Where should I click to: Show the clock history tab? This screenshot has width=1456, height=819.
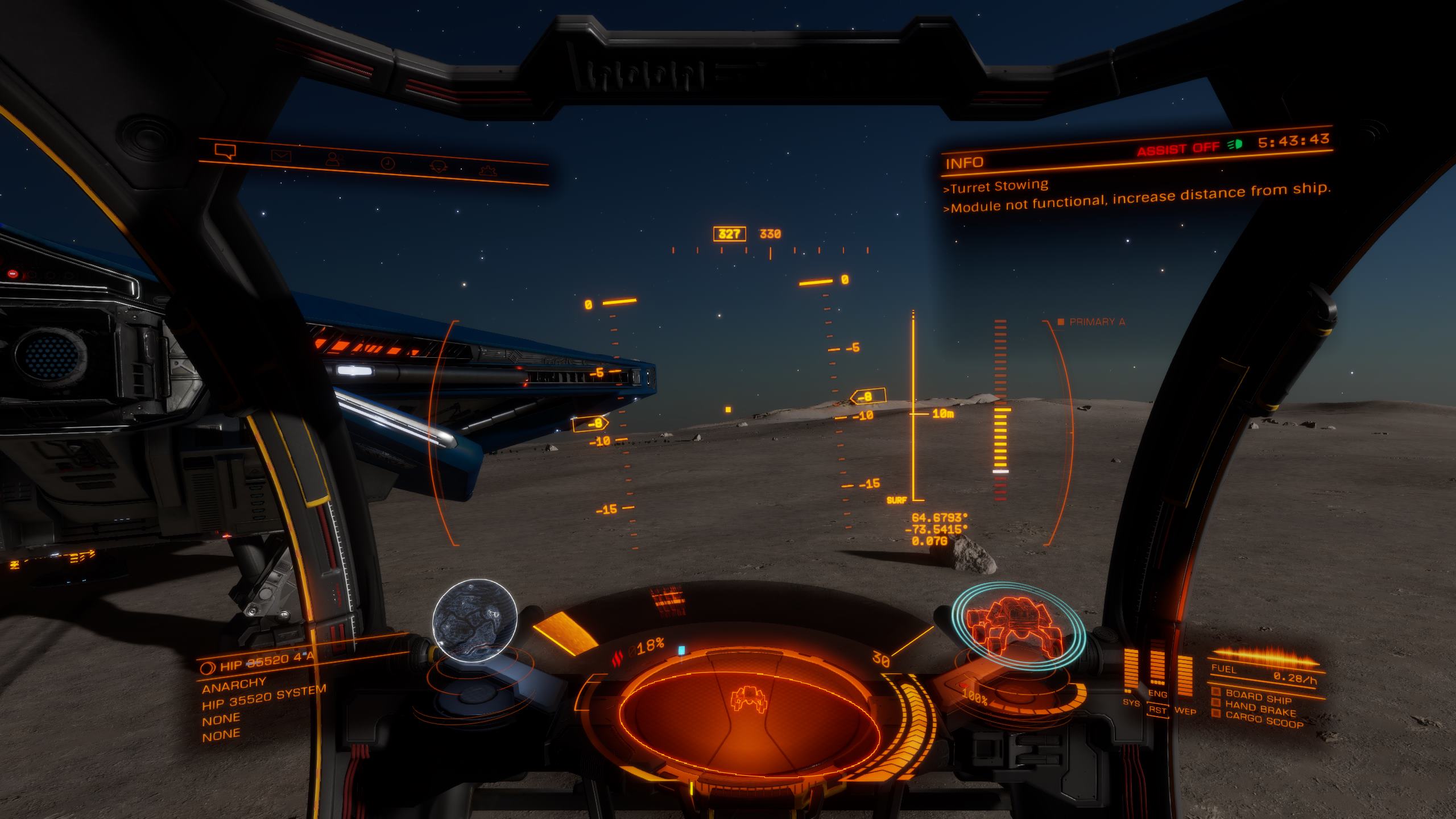click(x=387, y=163)
